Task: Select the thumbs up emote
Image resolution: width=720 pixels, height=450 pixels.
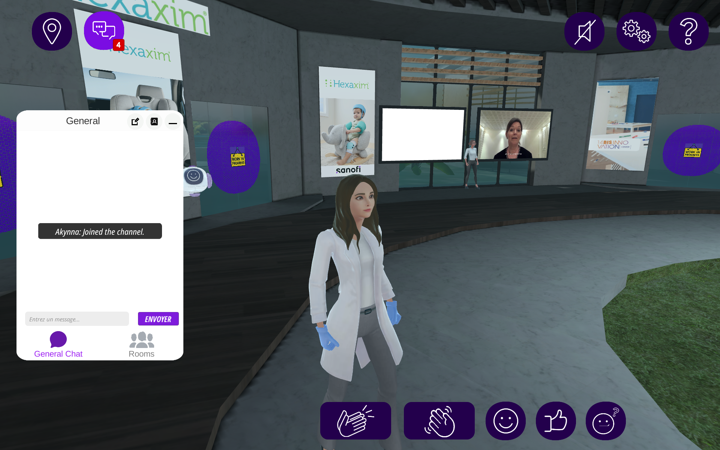Action: [556, 421]
